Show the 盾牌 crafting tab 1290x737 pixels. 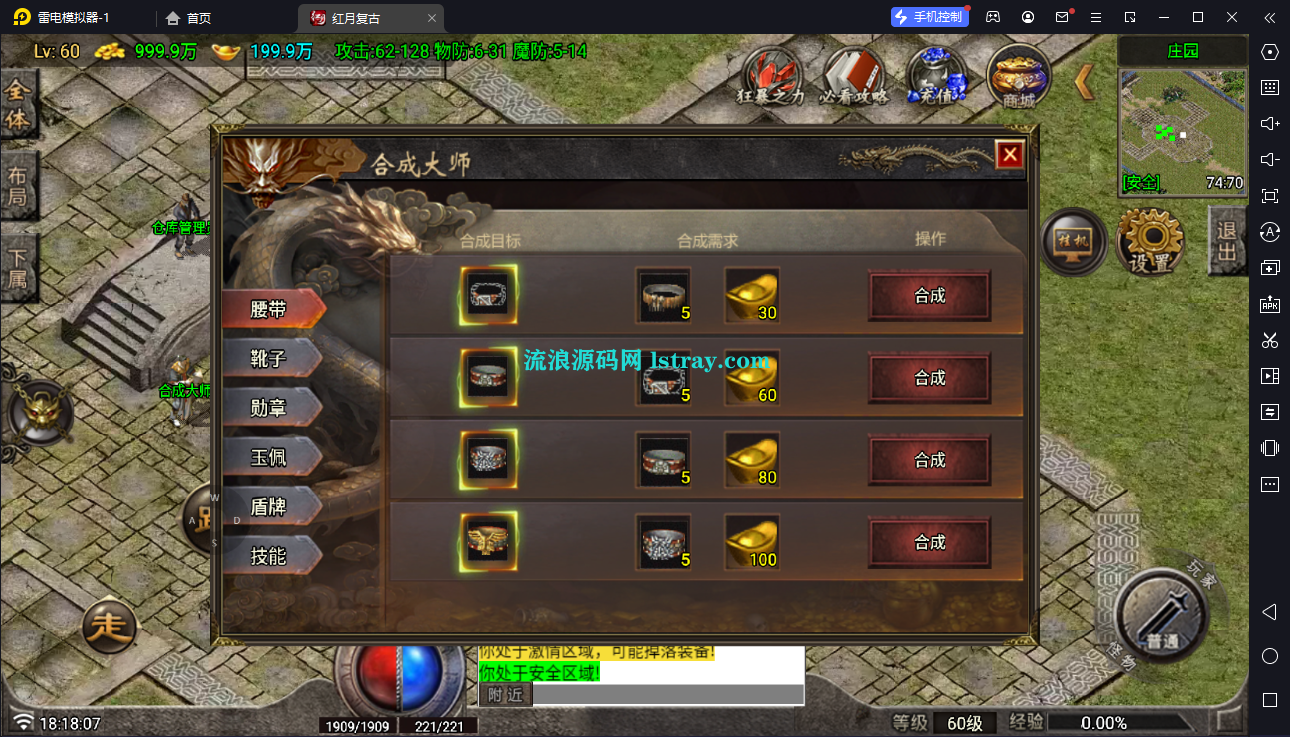(x=270, y=506)
